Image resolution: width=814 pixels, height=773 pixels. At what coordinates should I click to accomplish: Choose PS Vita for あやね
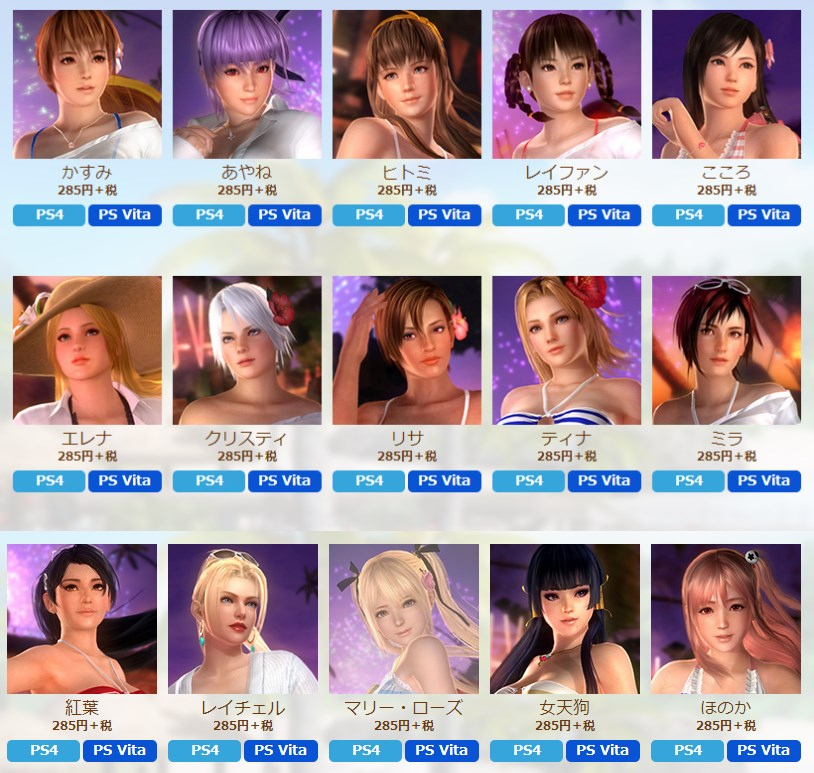pyautogui.click(x=284, y=215)
